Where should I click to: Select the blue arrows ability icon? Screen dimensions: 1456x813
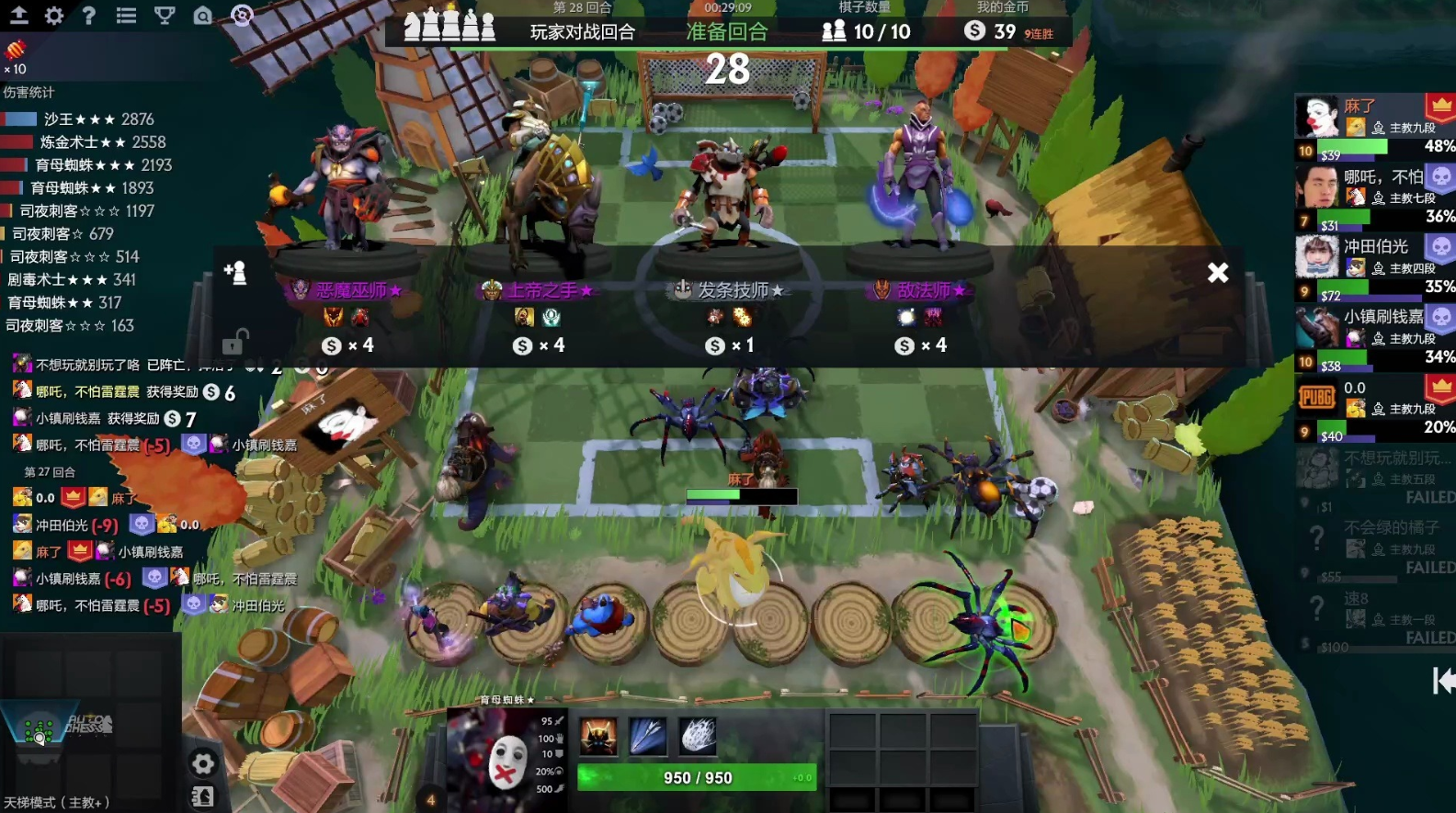tap(648, 737)
